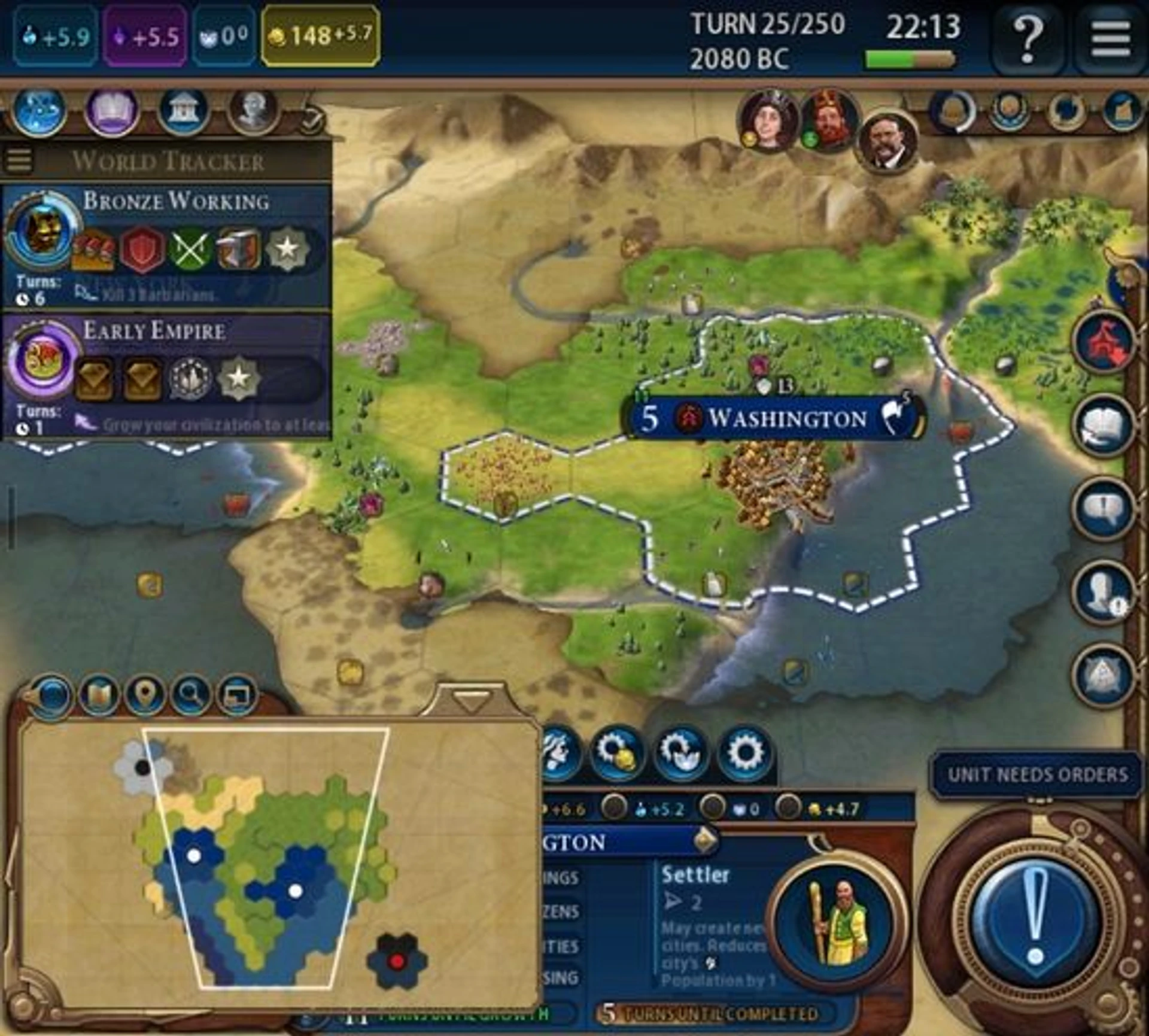Open the main hamburger menu
Screen dimensions: 1149x1036
pos(1111,38)
